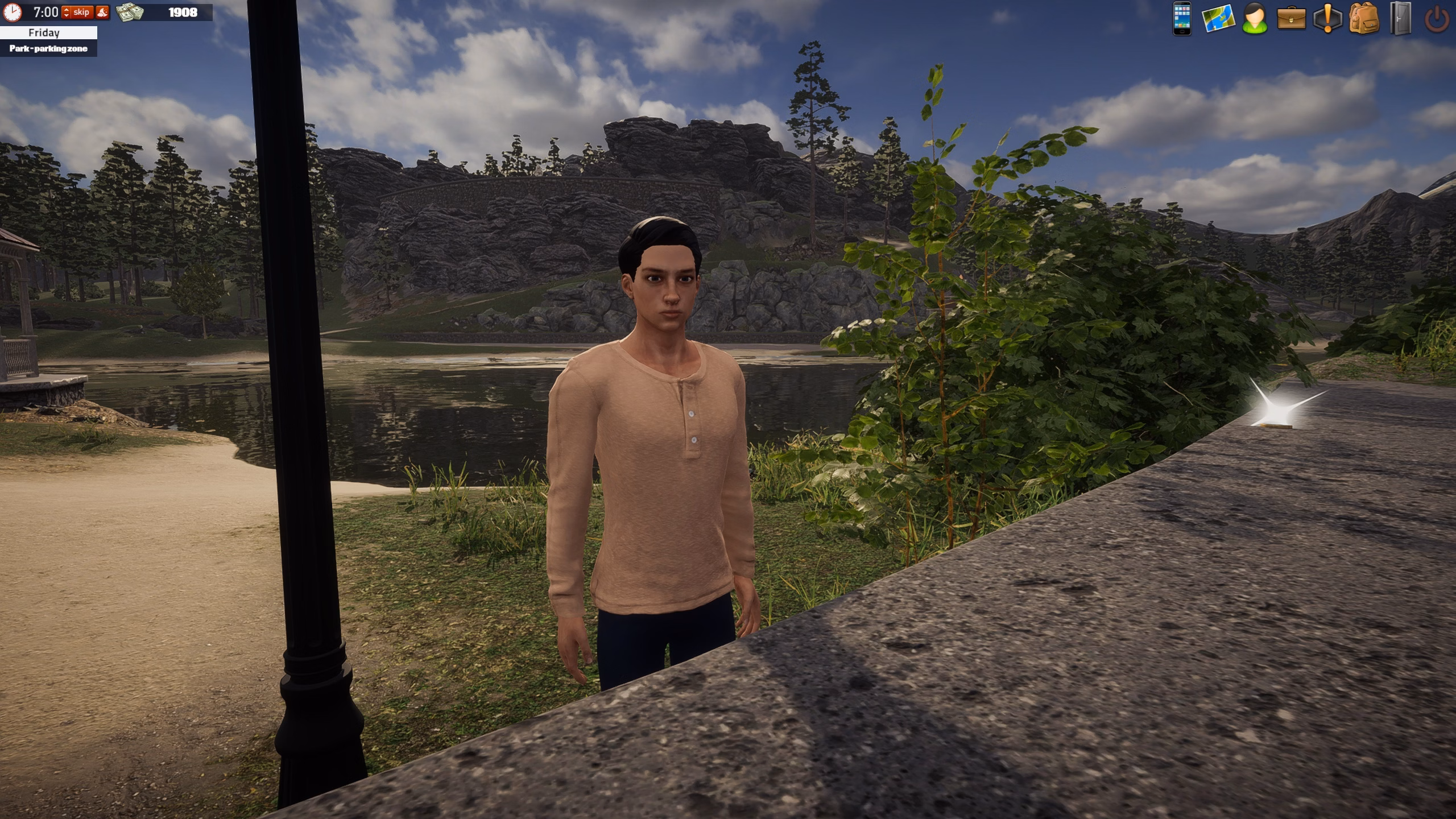The image size is (1456, 819).
Task: Click the power quit icon
Action: click(1437, 19)
